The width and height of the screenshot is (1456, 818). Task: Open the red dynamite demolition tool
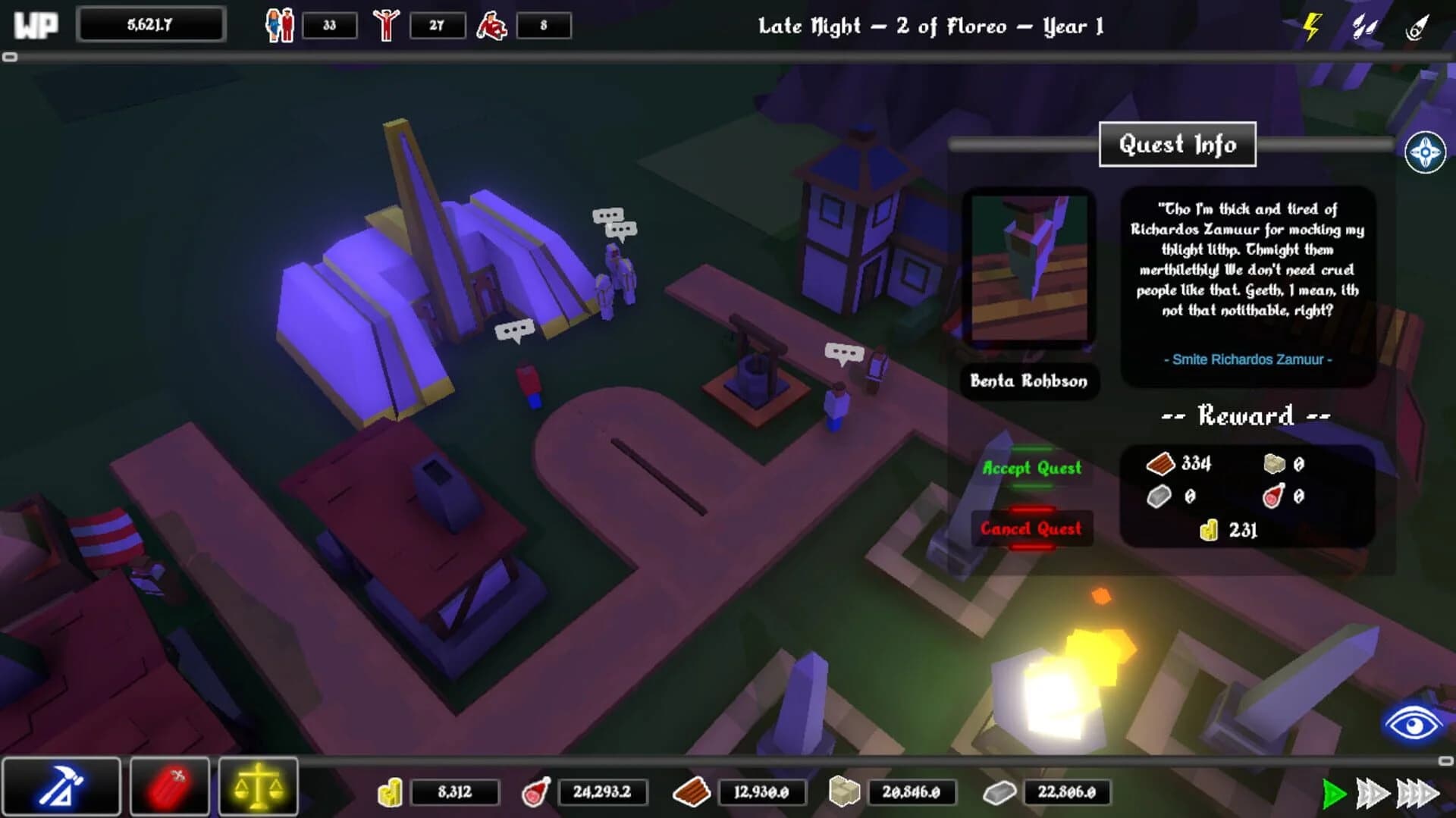coord(169,785)
